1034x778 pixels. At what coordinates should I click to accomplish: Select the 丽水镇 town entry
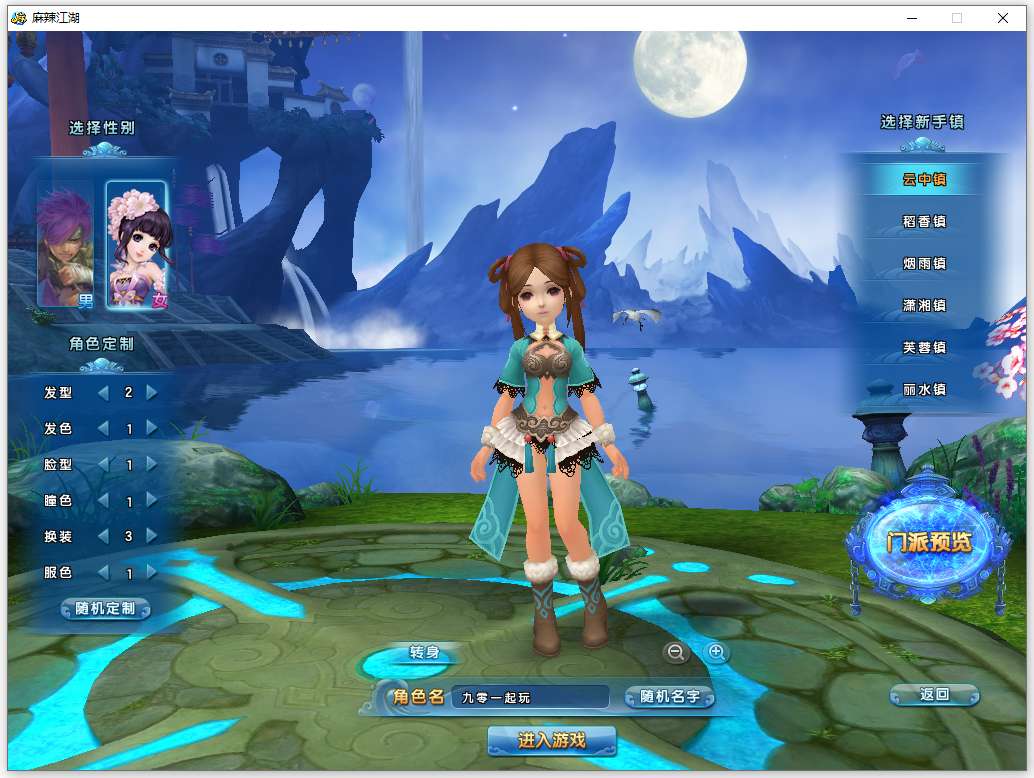pyautogui.click(x=924, y=390)
